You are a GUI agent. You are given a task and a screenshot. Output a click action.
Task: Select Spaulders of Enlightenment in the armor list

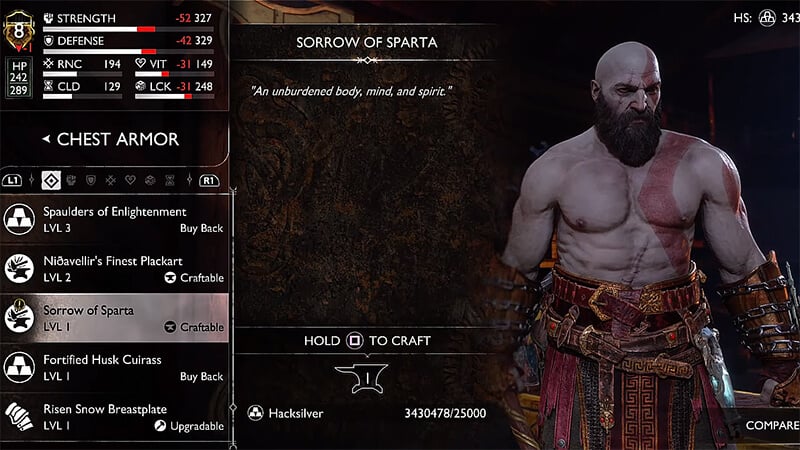[x=115, y=219]
